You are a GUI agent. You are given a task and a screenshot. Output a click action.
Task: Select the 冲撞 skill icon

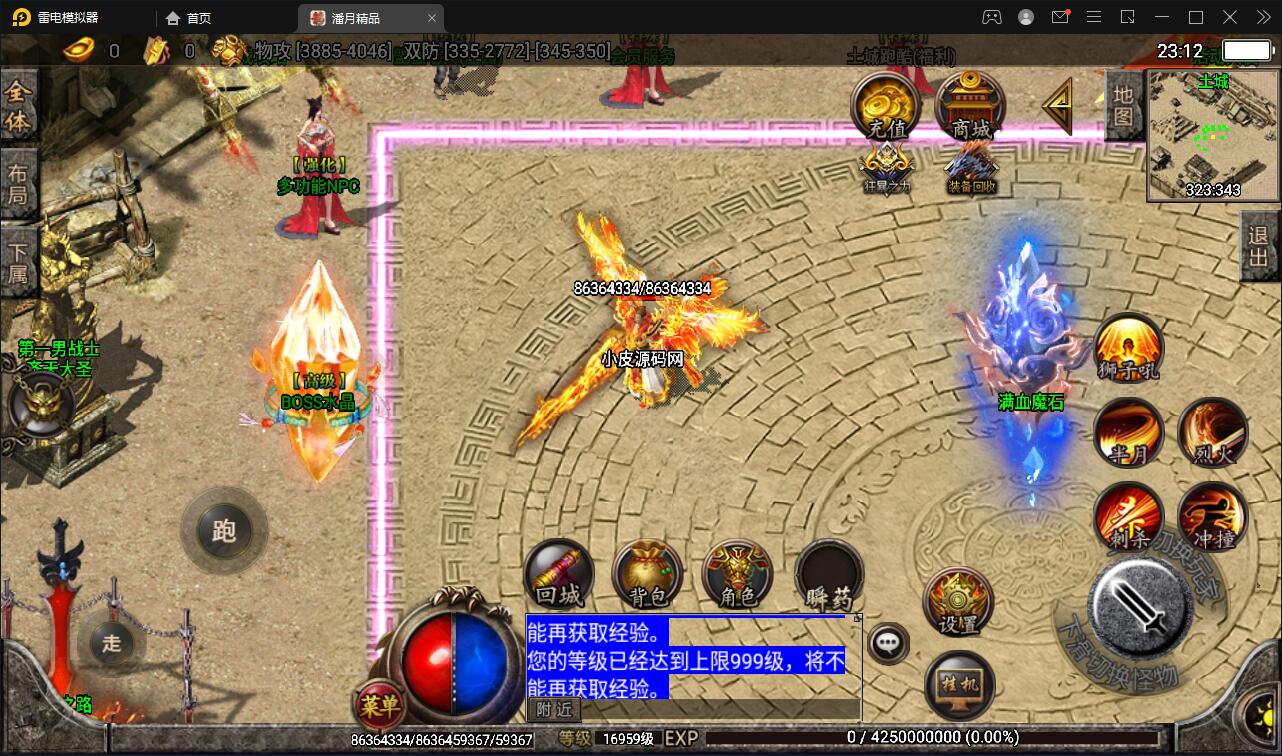pyautogui.click(x=1212, y=517)
